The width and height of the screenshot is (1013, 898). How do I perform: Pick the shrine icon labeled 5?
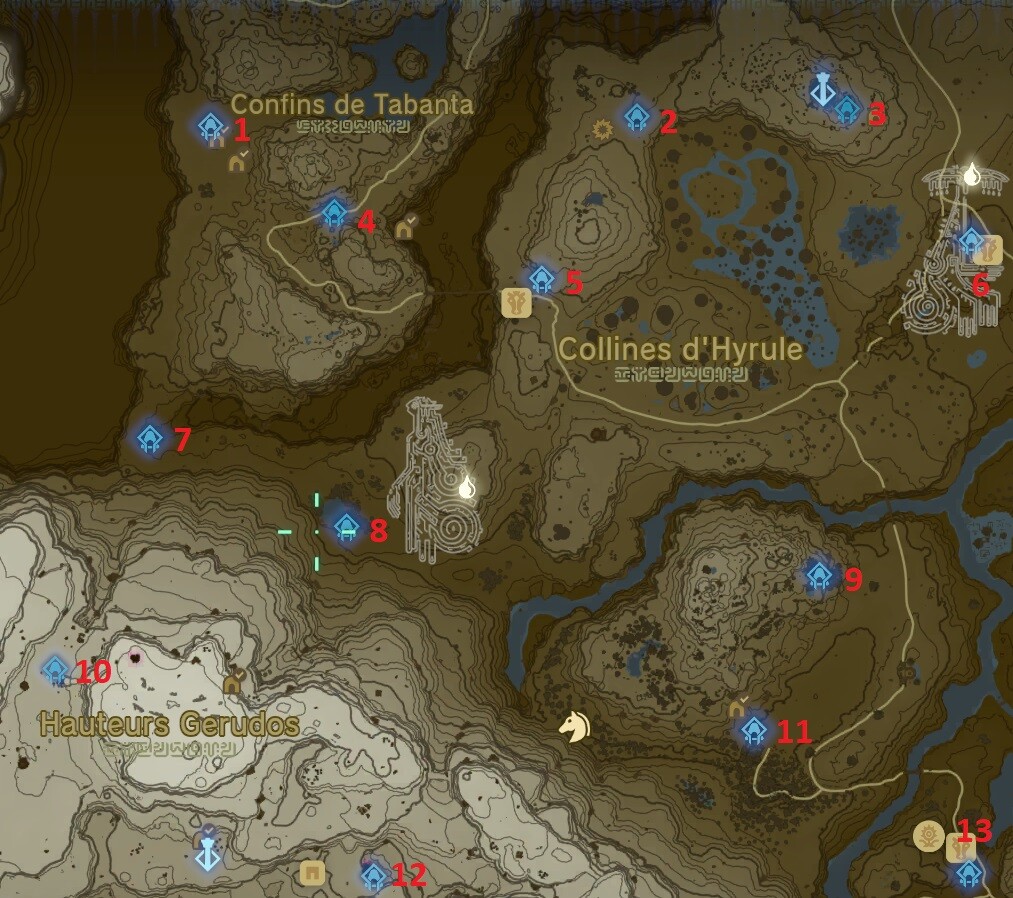pos(541,278)
